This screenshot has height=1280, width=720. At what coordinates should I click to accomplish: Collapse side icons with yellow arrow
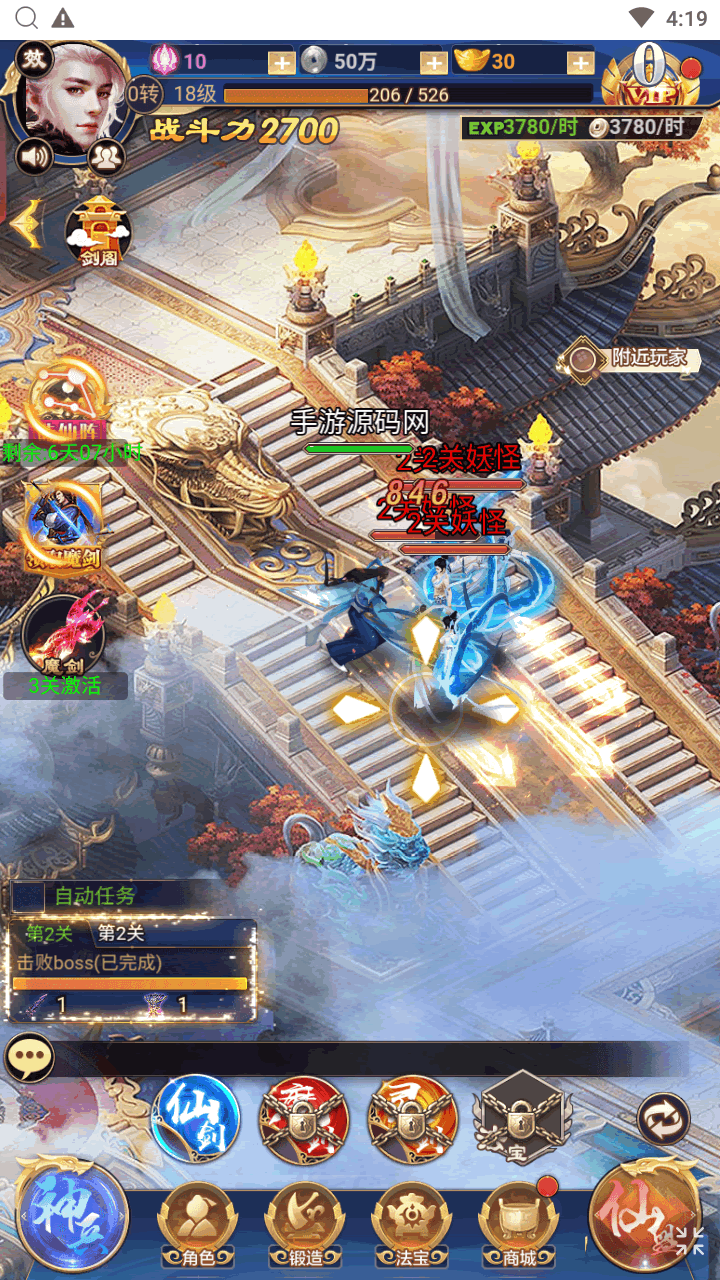point(25,225)
